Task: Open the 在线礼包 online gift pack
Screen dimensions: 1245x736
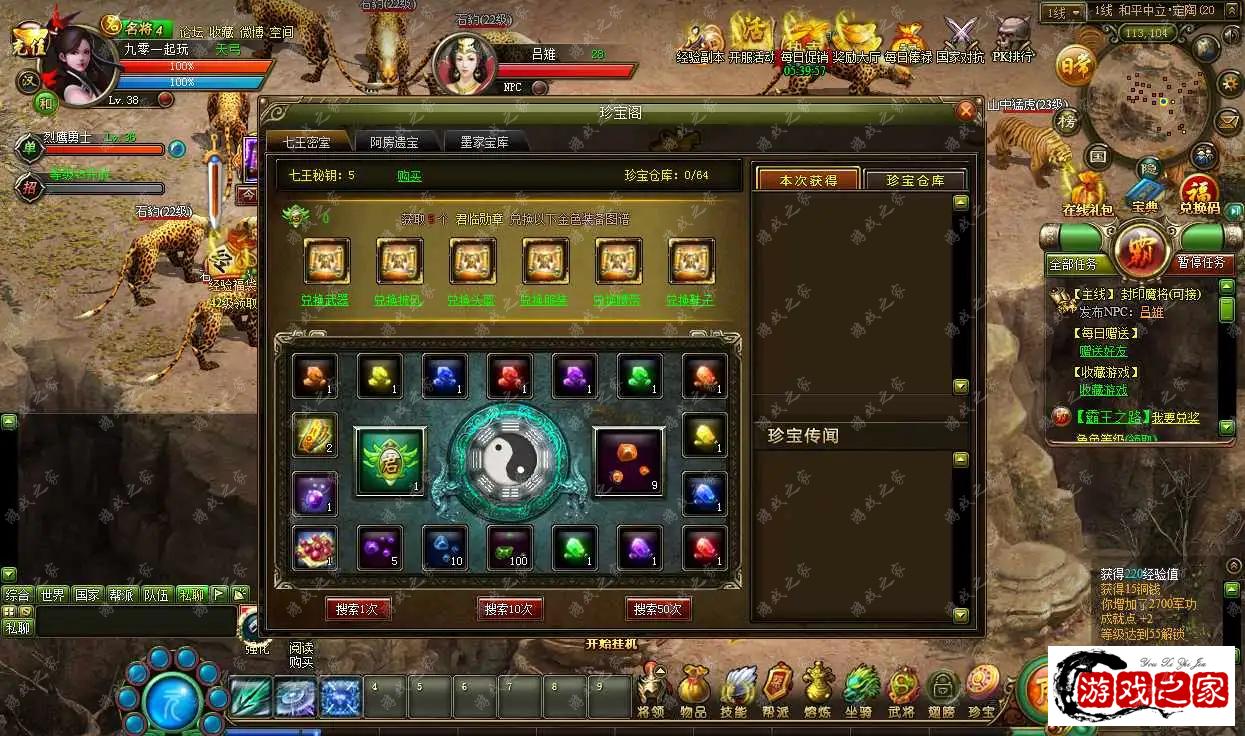Action: 1087,194
